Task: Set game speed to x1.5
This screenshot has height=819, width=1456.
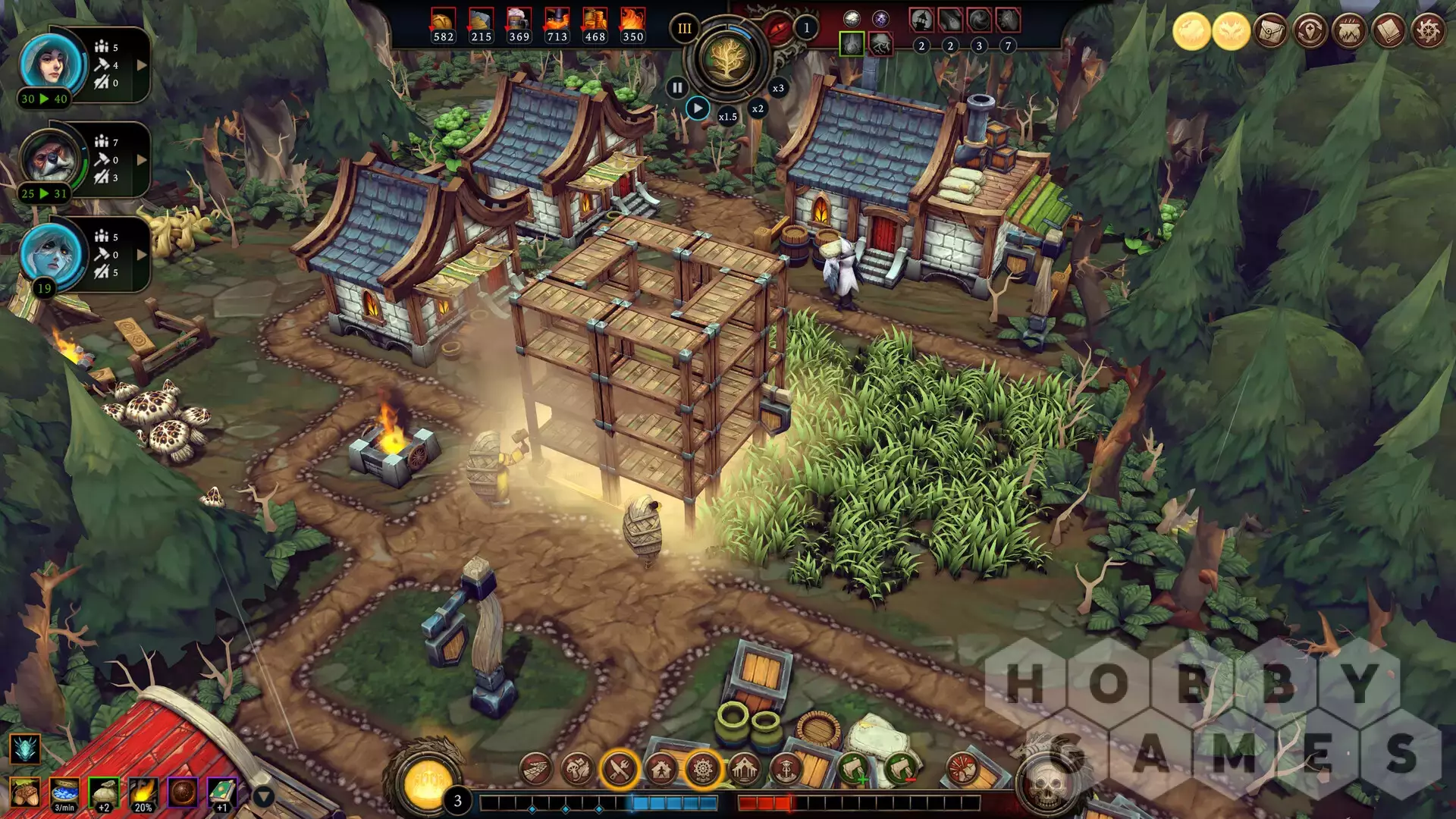Action: (727, 117)
